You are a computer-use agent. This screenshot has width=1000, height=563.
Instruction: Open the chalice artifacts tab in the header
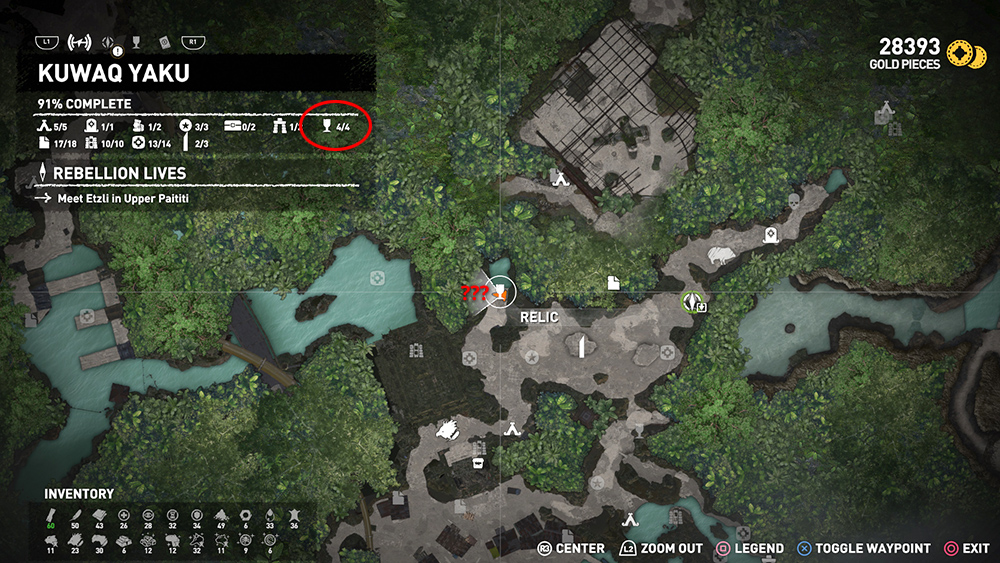[x=137, y=42]
